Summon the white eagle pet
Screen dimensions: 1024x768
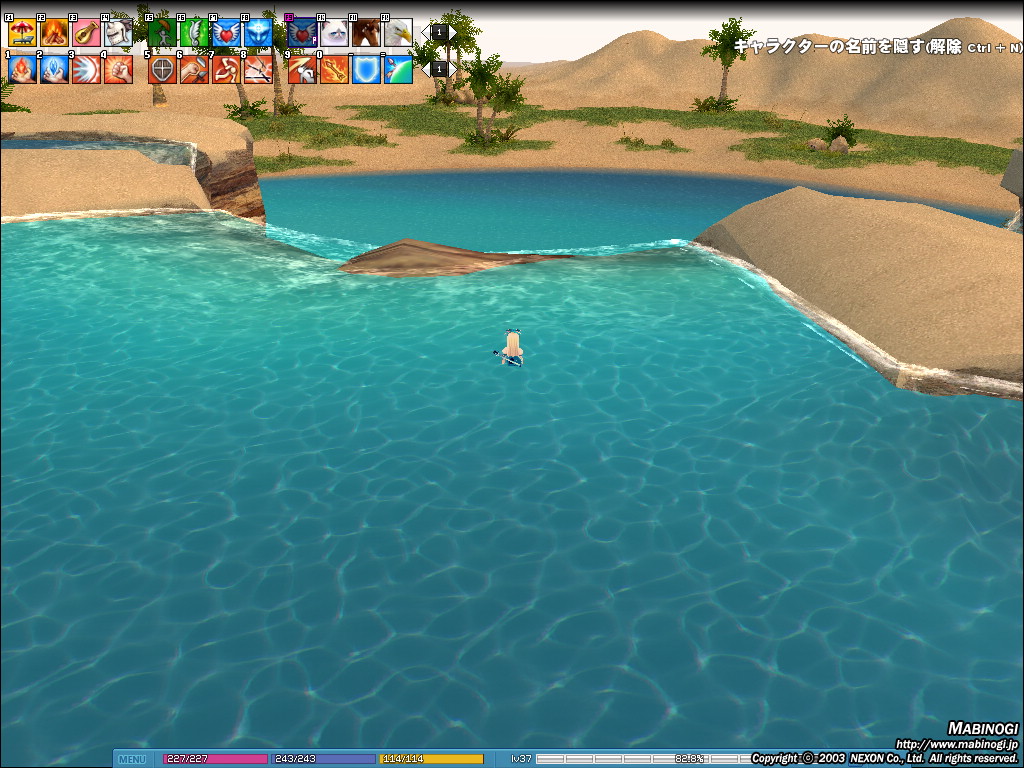[x=398, y=33]
